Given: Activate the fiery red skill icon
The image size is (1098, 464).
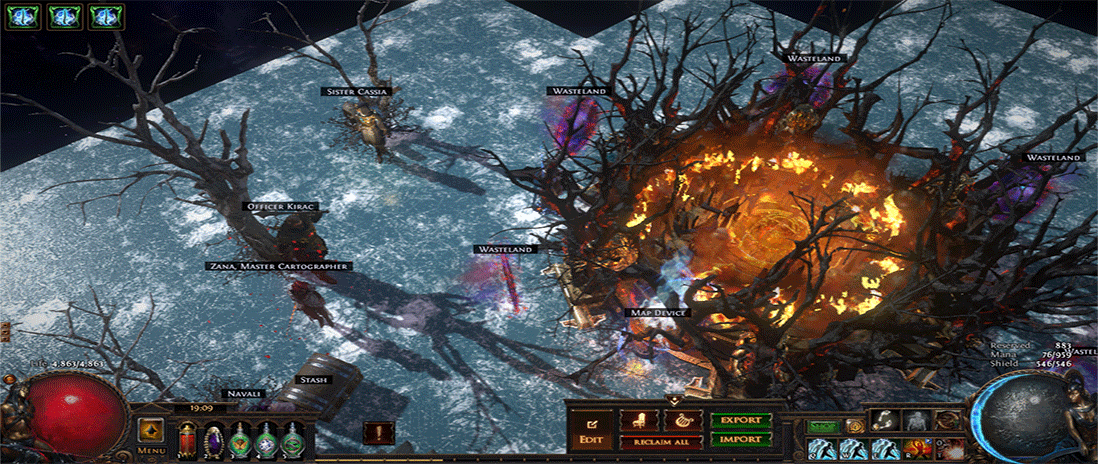Looking at the screenshot, I should click(920, 447).
